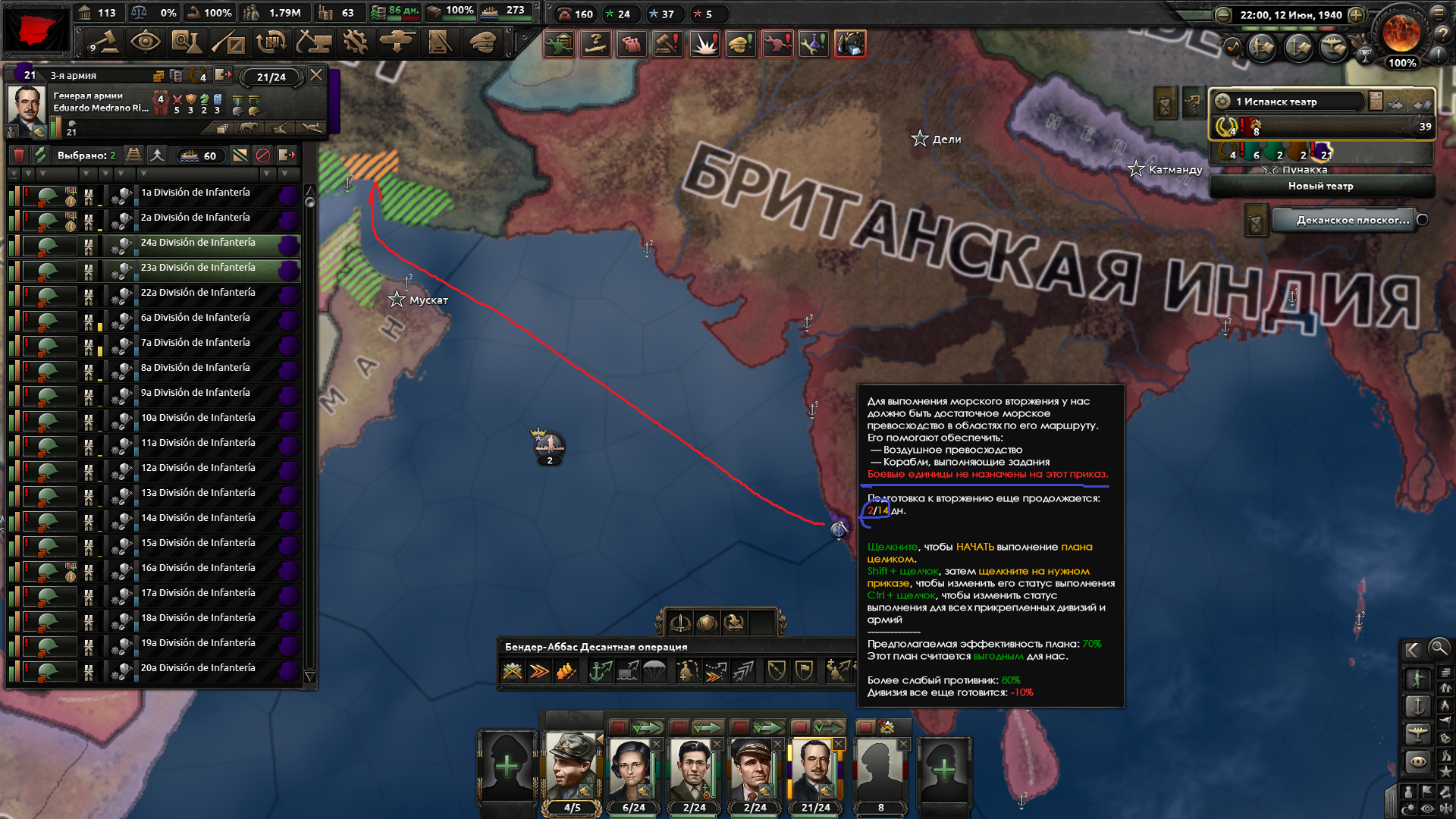
Task: Toggle rail movement with the train icon
Action: tap(134, 155)
